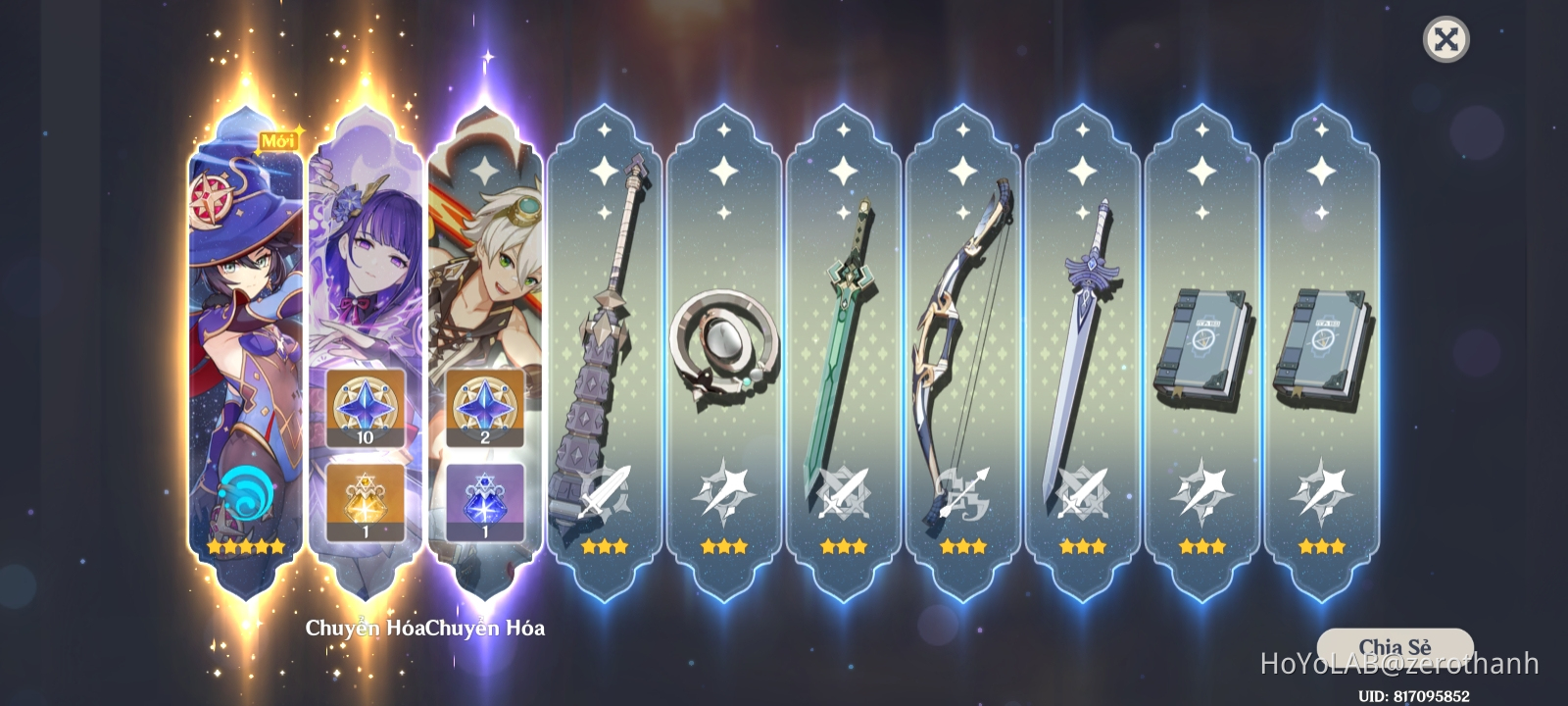This screenshot has width=1568, height=706.
Task: Click the Mới badge on Mona's card
Action: pyautogui.click(x=278, y=139)
